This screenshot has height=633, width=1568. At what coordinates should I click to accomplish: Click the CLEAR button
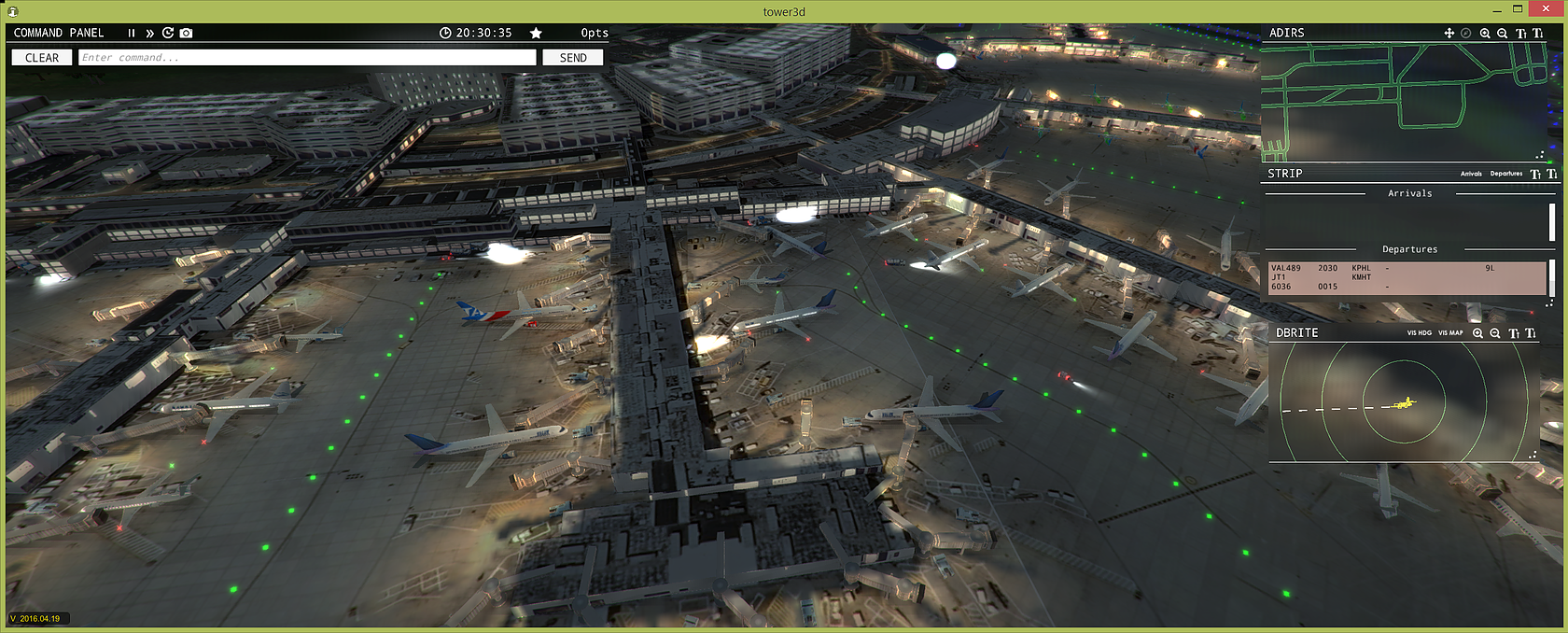[x=42, y=58]
